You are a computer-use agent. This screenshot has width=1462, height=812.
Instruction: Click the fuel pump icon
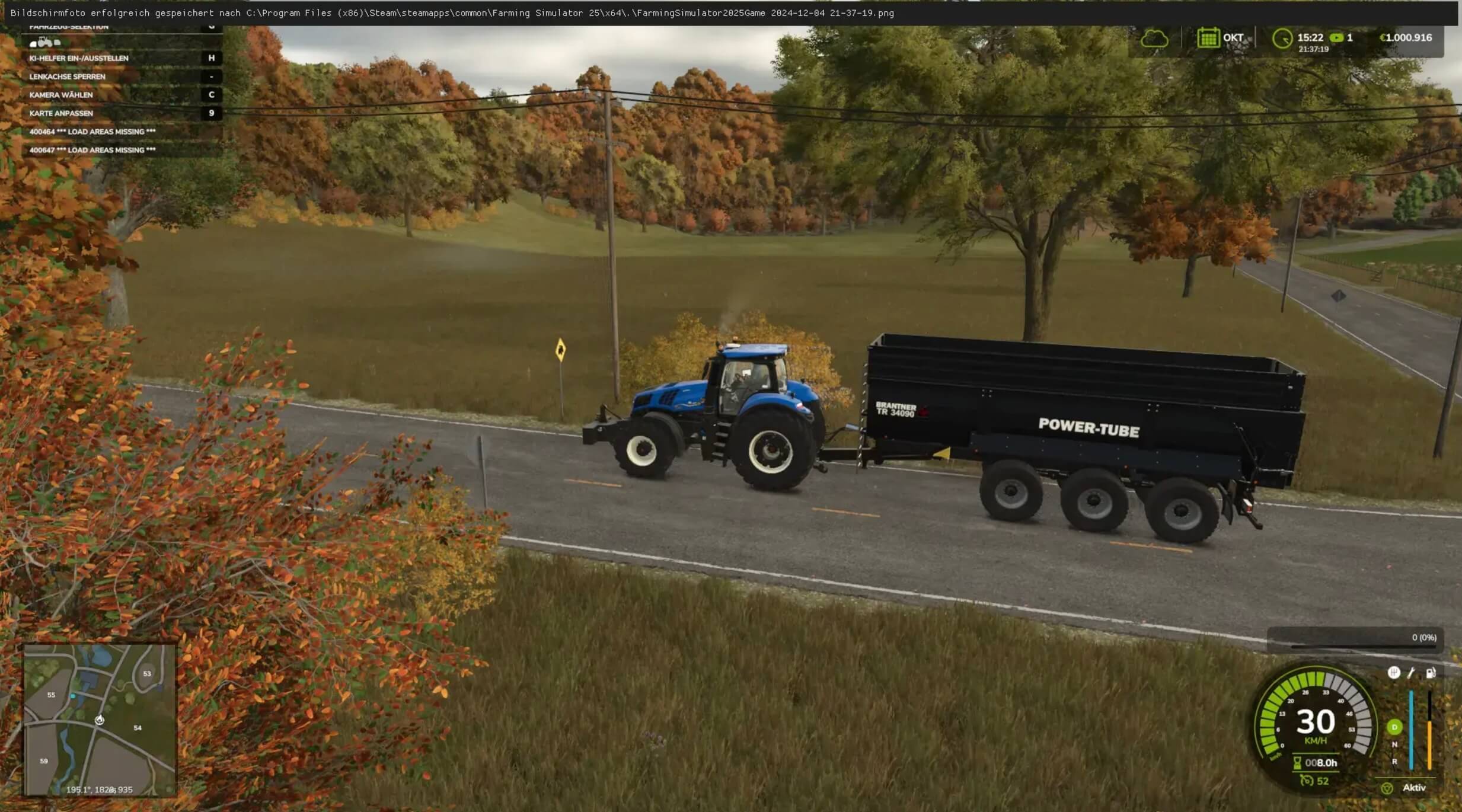point(1431,673)
